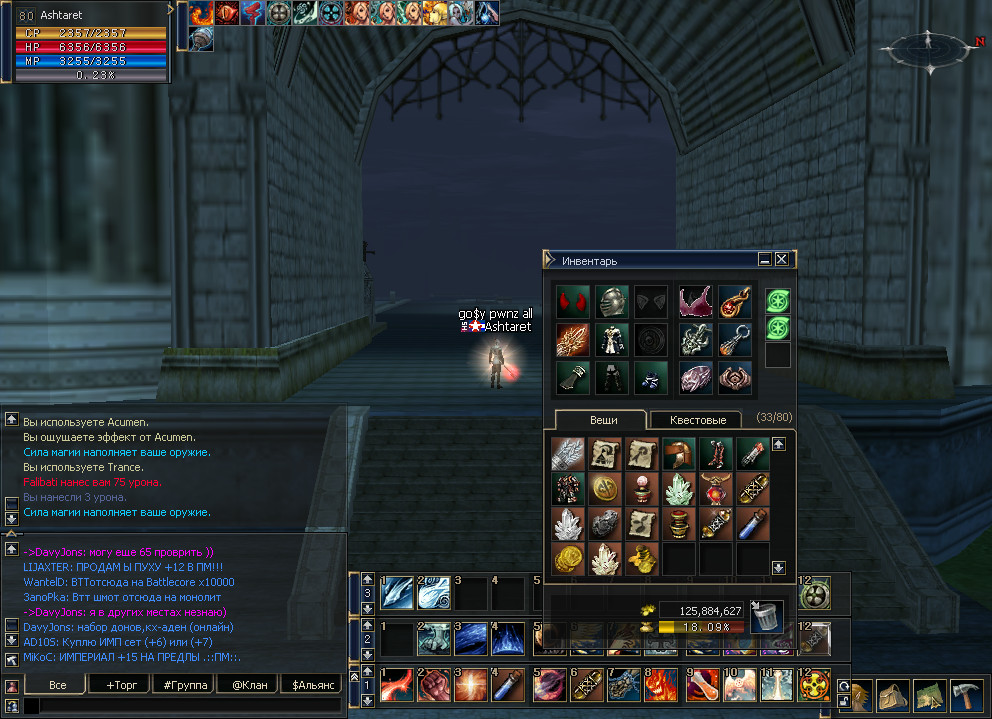Show all chat with the Все tab
The image size is (992, 719).
pos(57,685)
